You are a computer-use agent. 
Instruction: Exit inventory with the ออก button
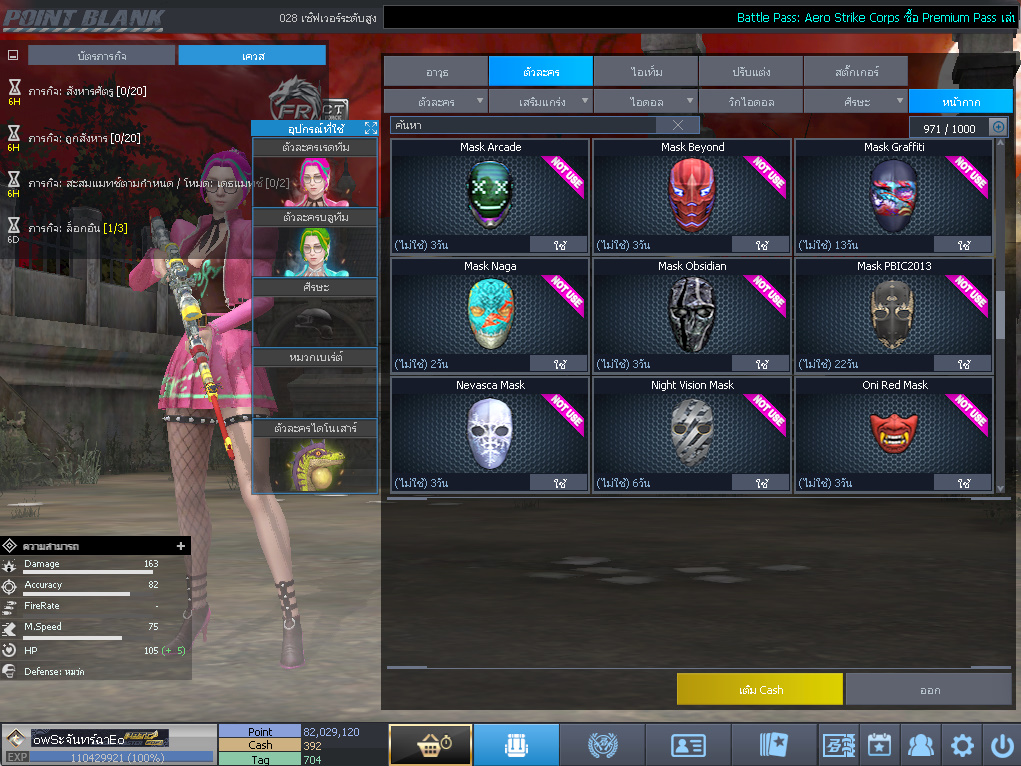click(928, 689)
